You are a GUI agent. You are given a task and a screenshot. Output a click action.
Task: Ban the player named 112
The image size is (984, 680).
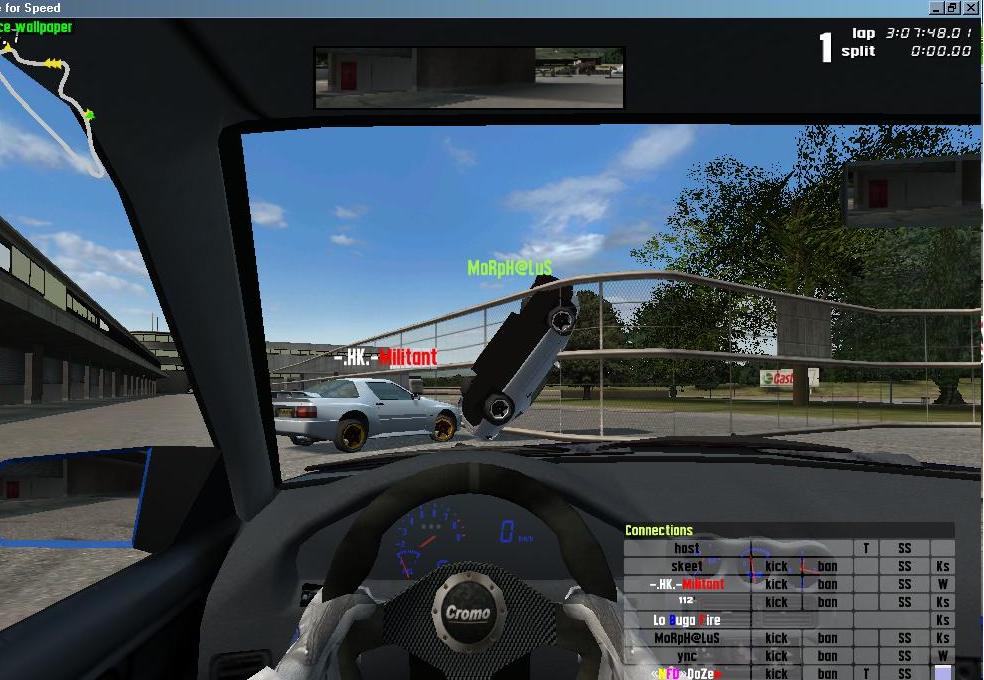click(x=827, y=602)
